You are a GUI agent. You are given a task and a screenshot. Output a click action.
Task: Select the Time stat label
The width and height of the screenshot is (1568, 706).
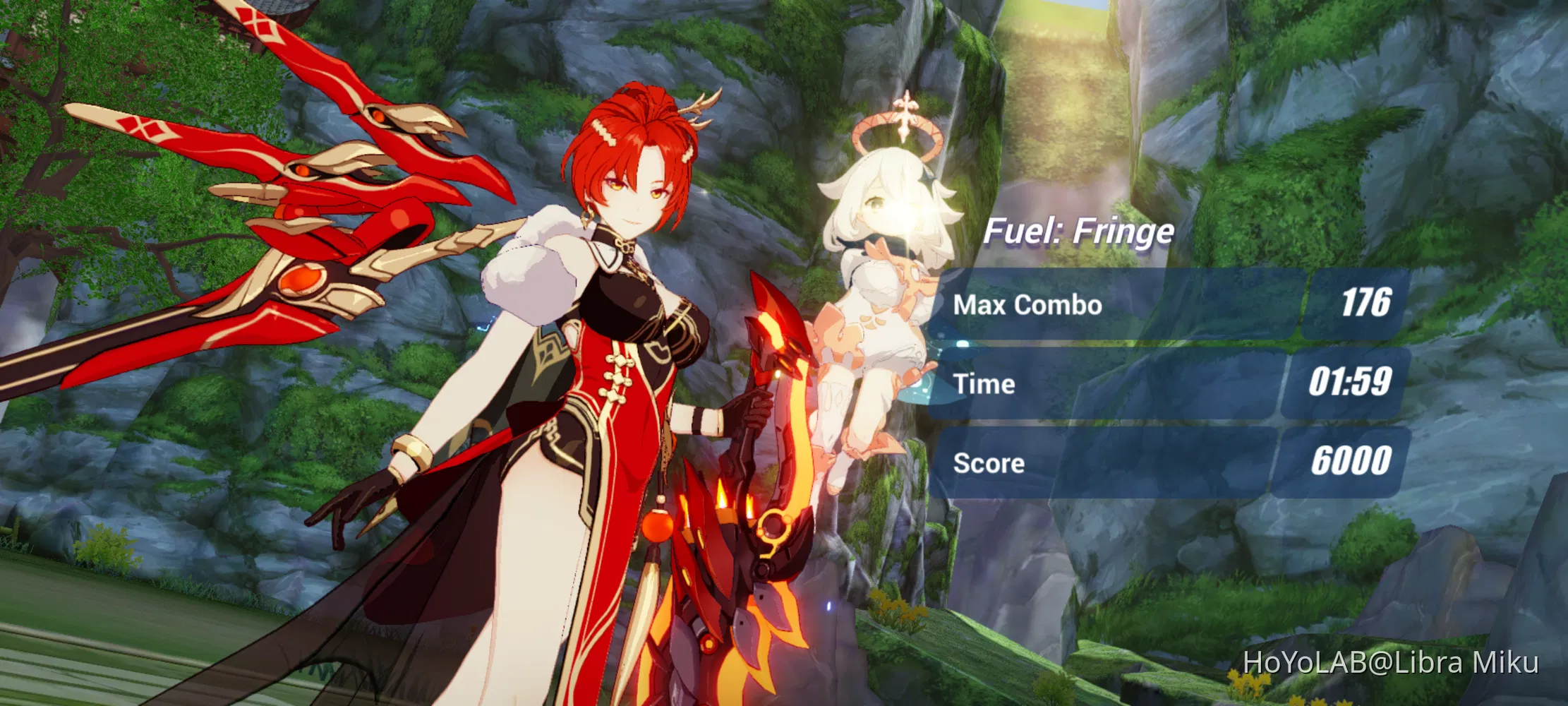984,385
